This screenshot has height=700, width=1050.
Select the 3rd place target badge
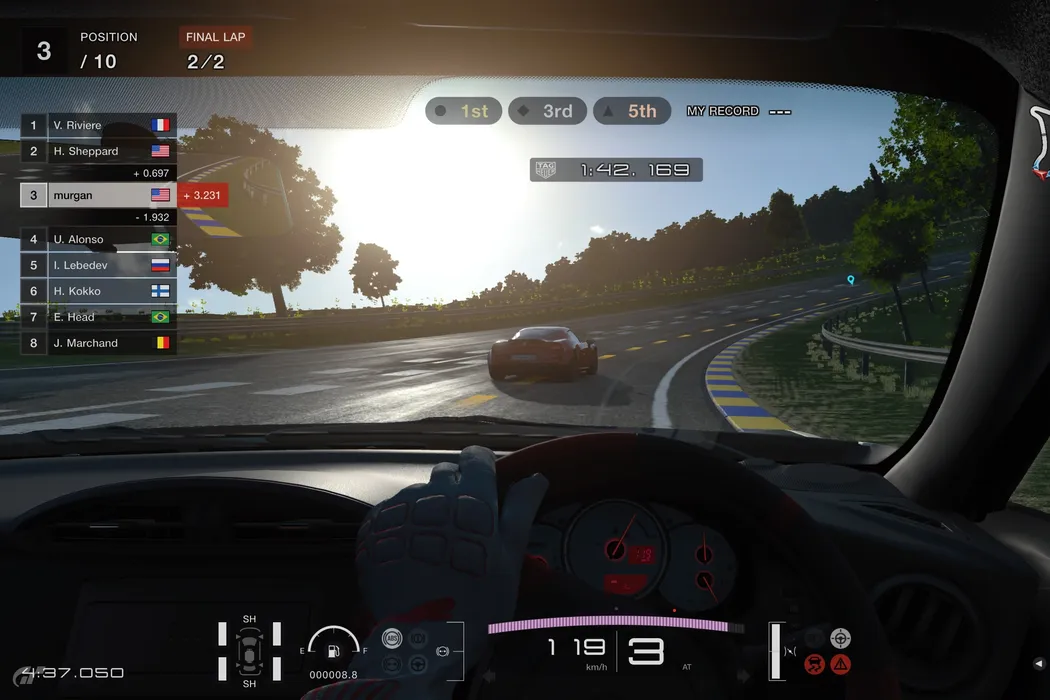coord(546,111)
